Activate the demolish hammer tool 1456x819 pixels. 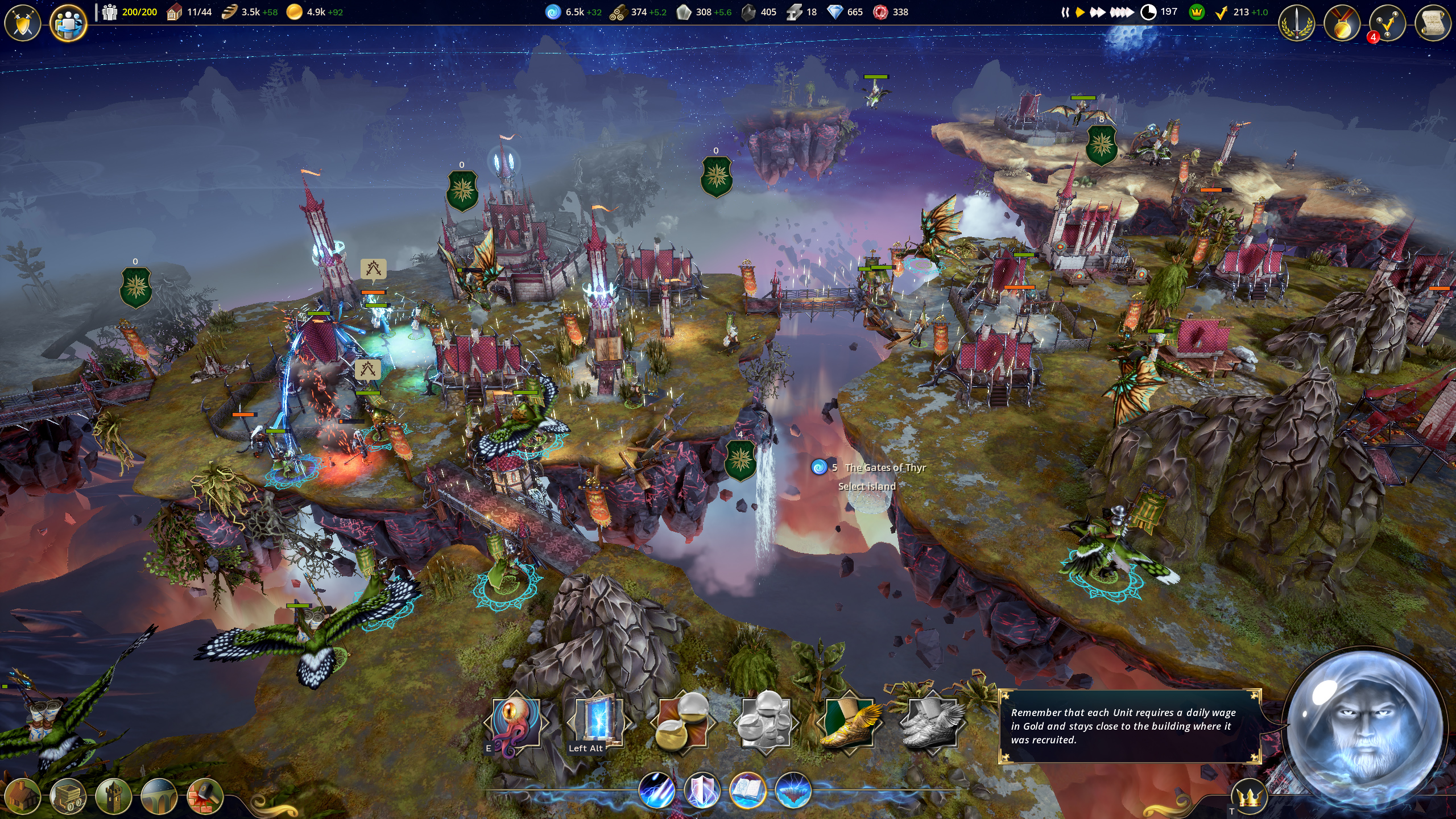[201, 796]
